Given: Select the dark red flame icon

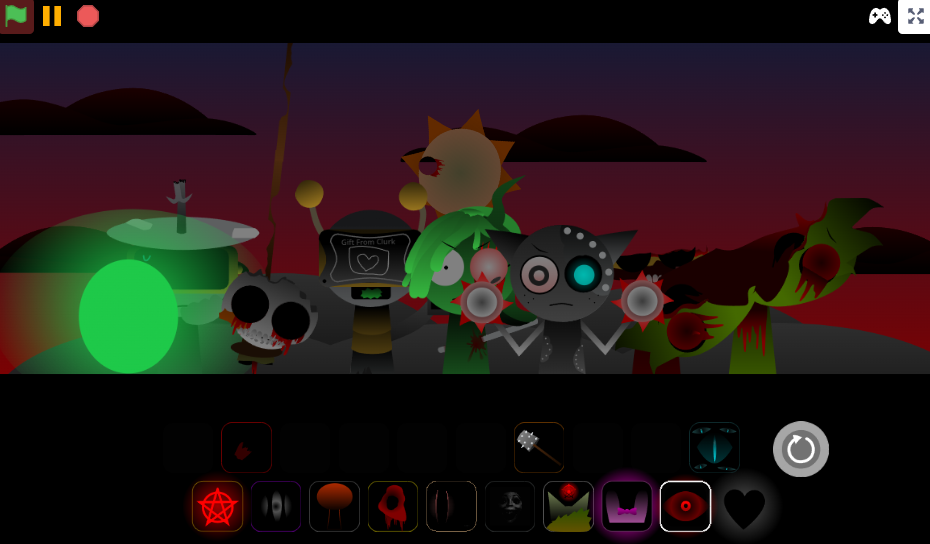Looking at the screenshot, I should 246,447.
